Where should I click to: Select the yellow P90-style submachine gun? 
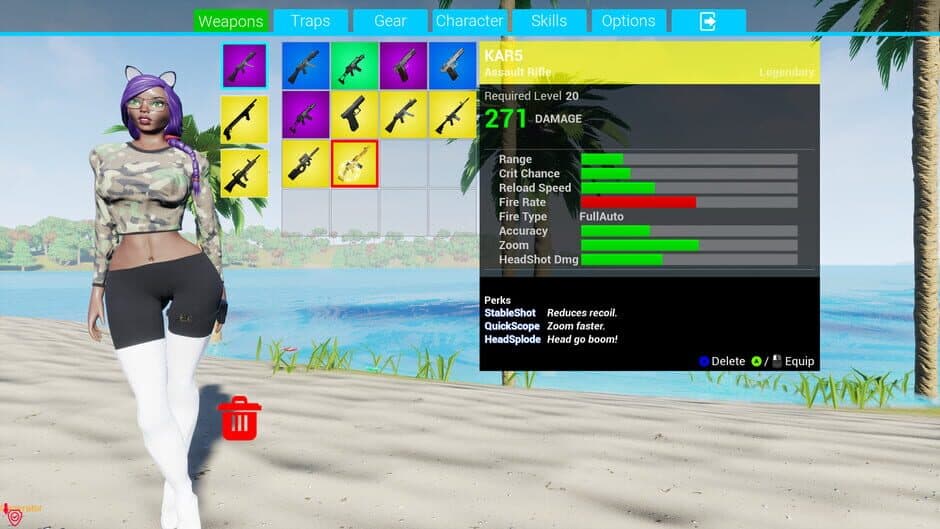point(306,163)
